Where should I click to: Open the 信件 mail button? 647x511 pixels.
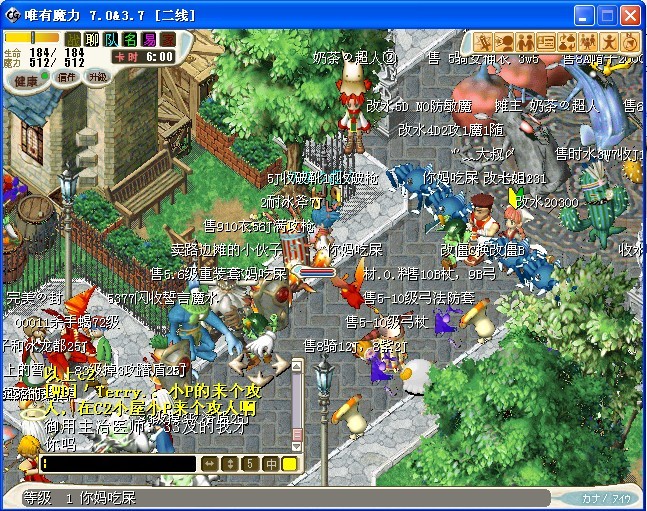click(67, 77)
